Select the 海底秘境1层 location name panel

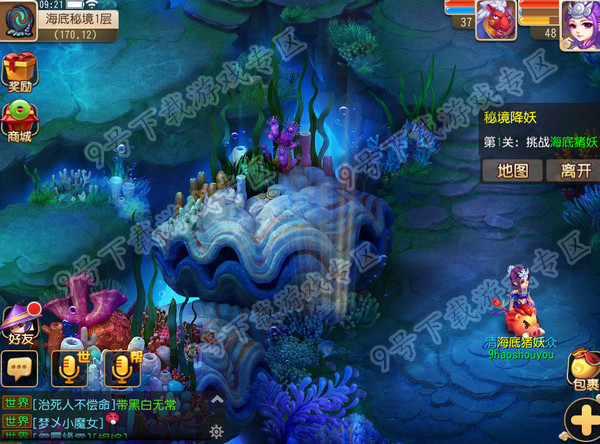tap(80, 19)
